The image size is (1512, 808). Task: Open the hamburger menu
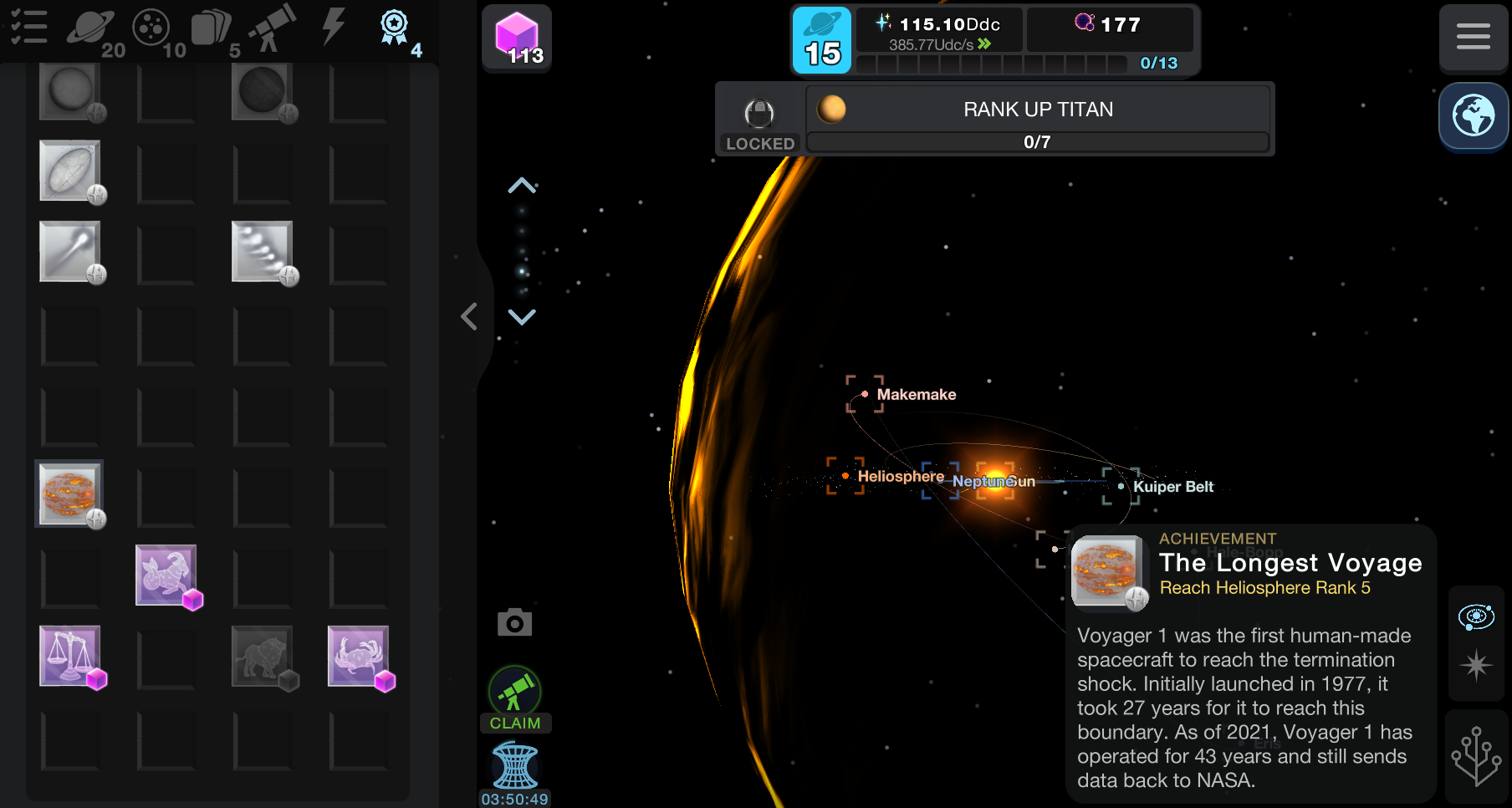(x=1473, y=37)
